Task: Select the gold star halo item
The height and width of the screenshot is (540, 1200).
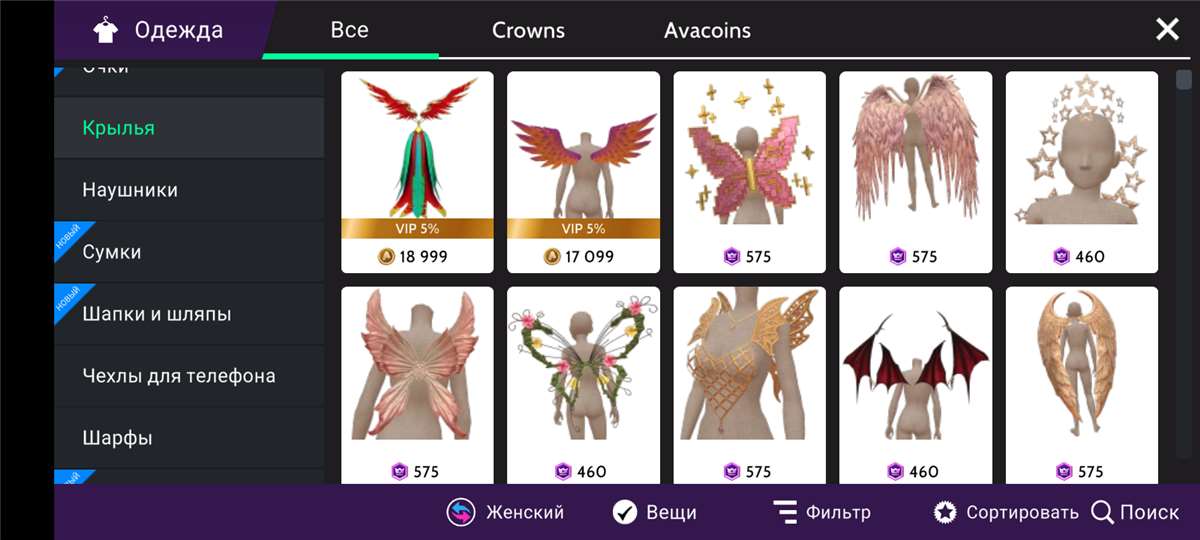Action: coord(1081,171)
